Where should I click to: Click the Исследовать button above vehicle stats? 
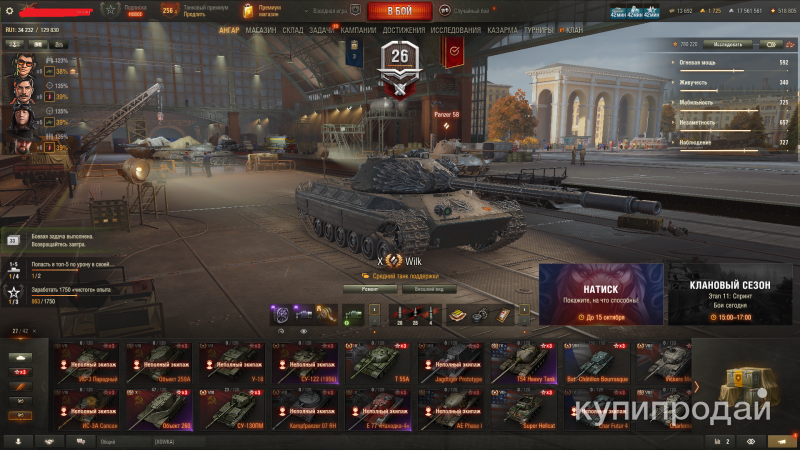point(727,45)
